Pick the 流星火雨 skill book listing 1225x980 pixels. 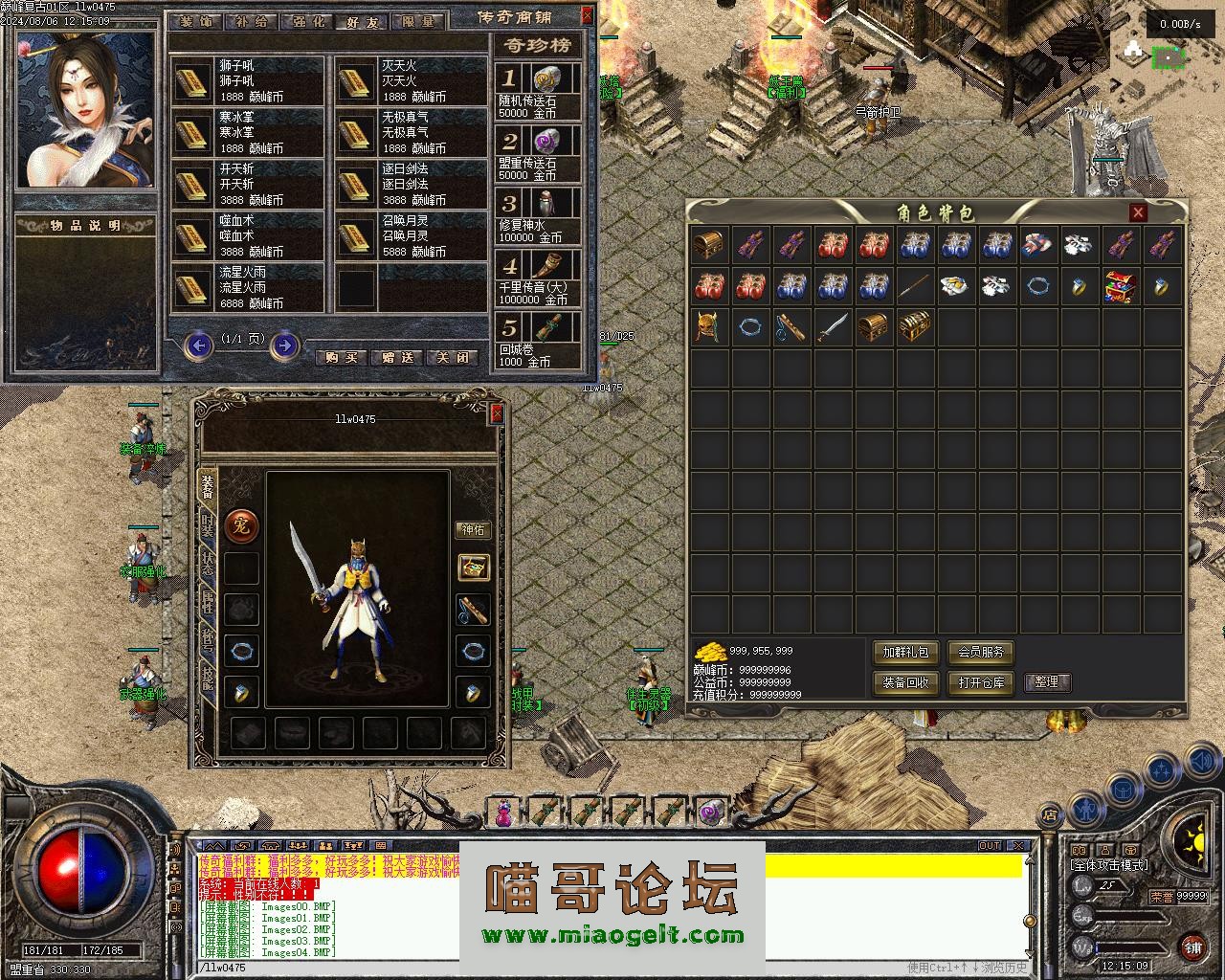pos(249,287)
